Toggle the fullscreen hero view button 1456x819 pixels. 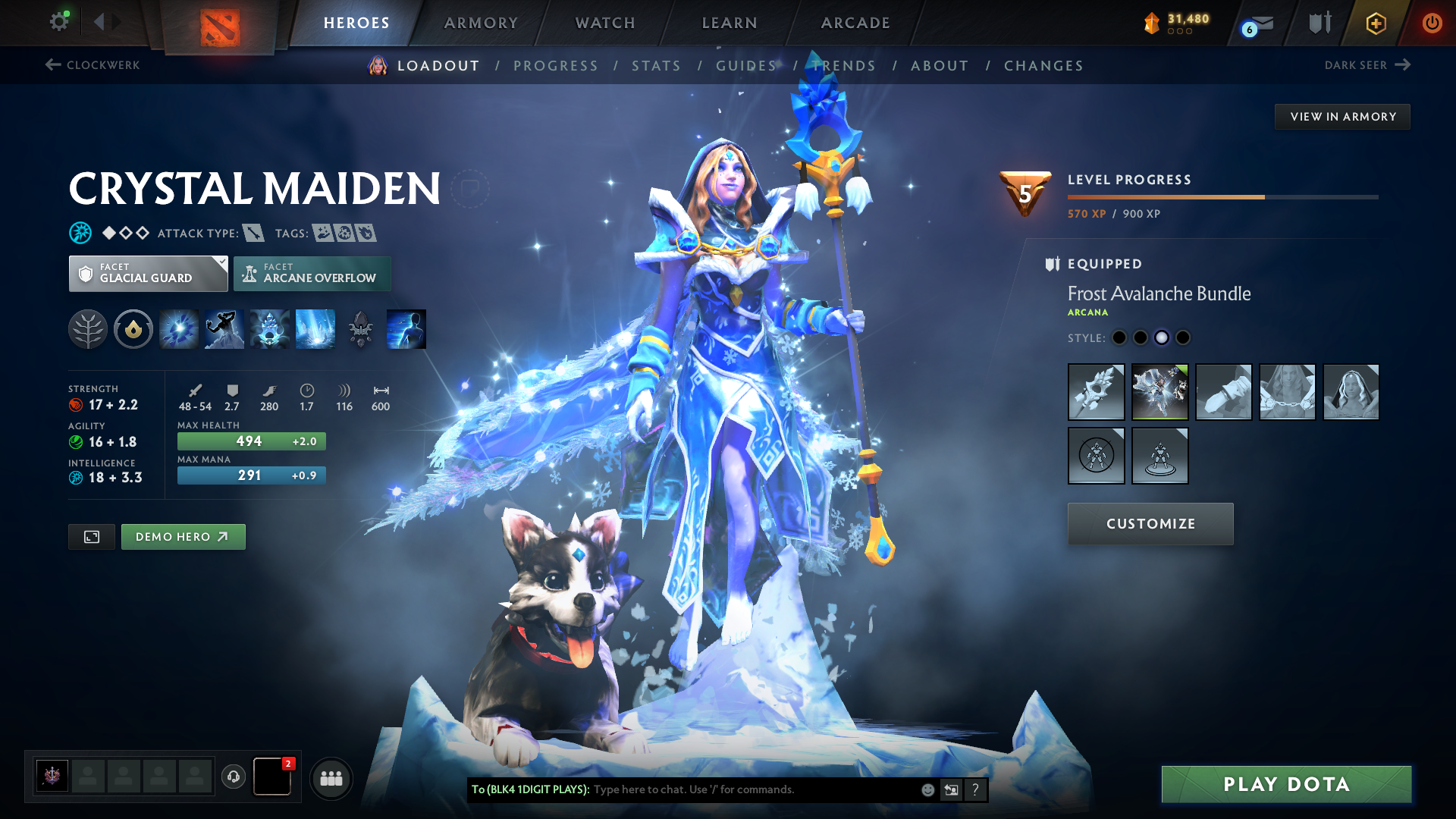[92, 537]
